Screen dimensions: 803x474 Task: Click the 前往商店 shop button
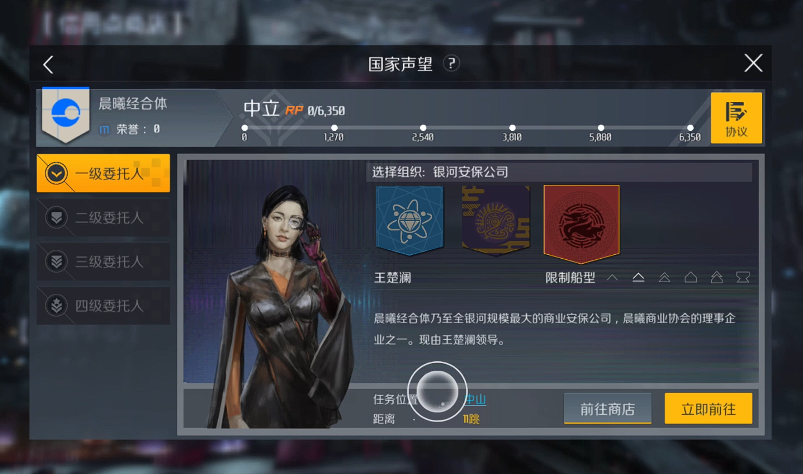pos(607,408)
